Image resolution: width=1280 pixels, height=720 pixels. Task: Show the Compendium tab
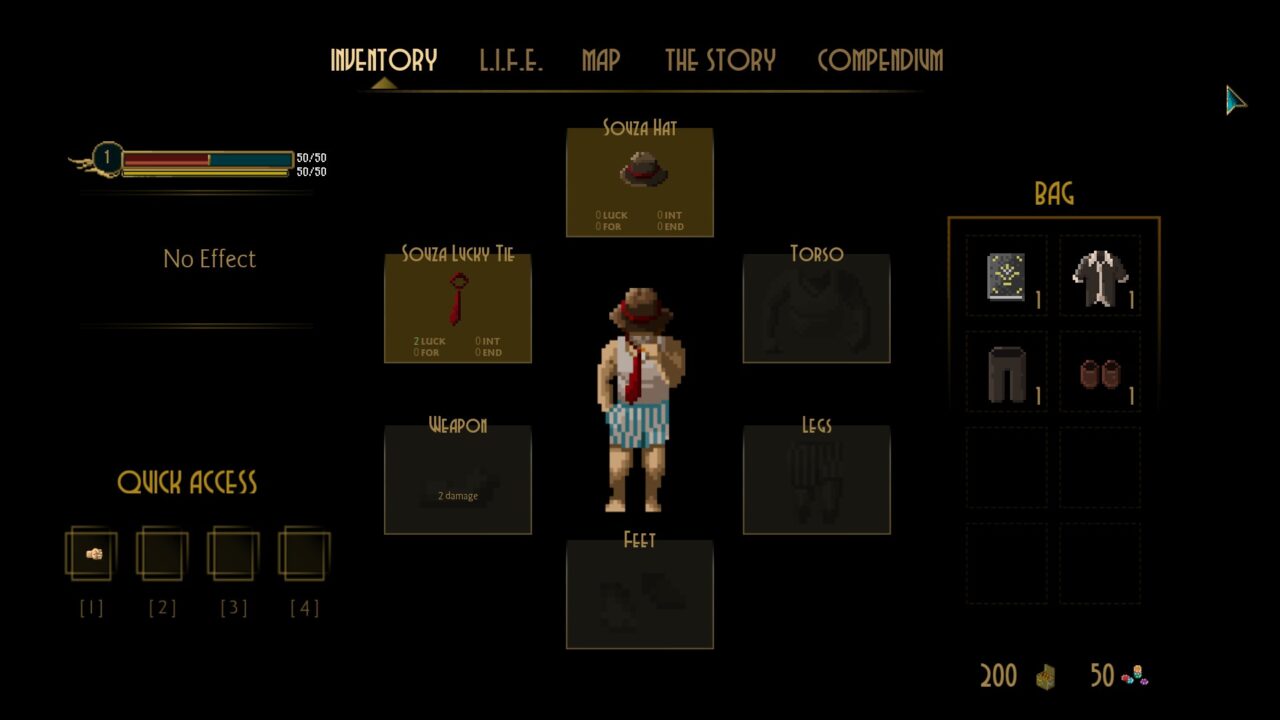(880, 60)
